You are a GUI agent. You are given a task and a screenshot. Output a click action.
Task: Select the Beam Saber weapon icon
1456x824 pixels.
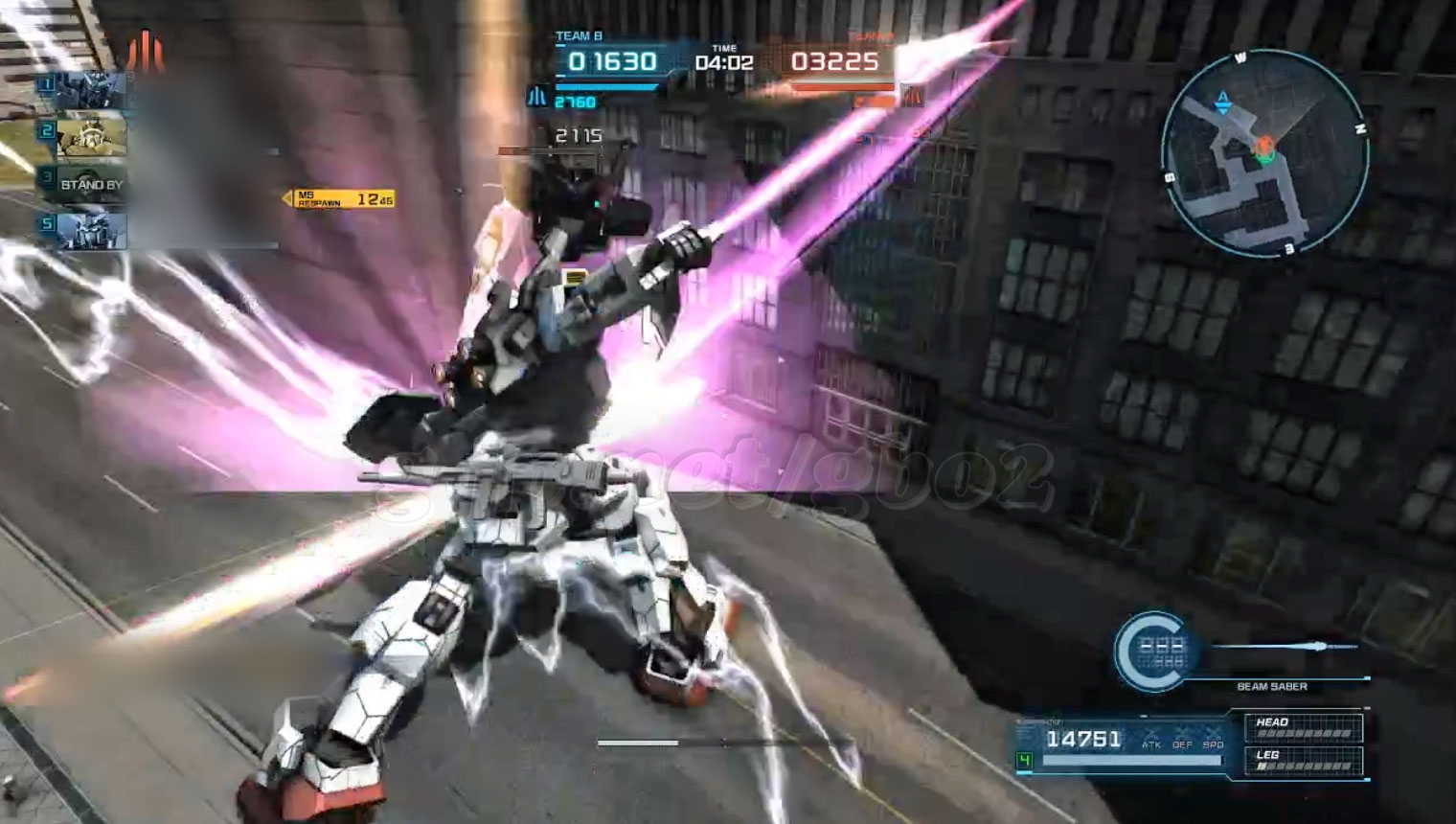click(x=1160, y=652)
